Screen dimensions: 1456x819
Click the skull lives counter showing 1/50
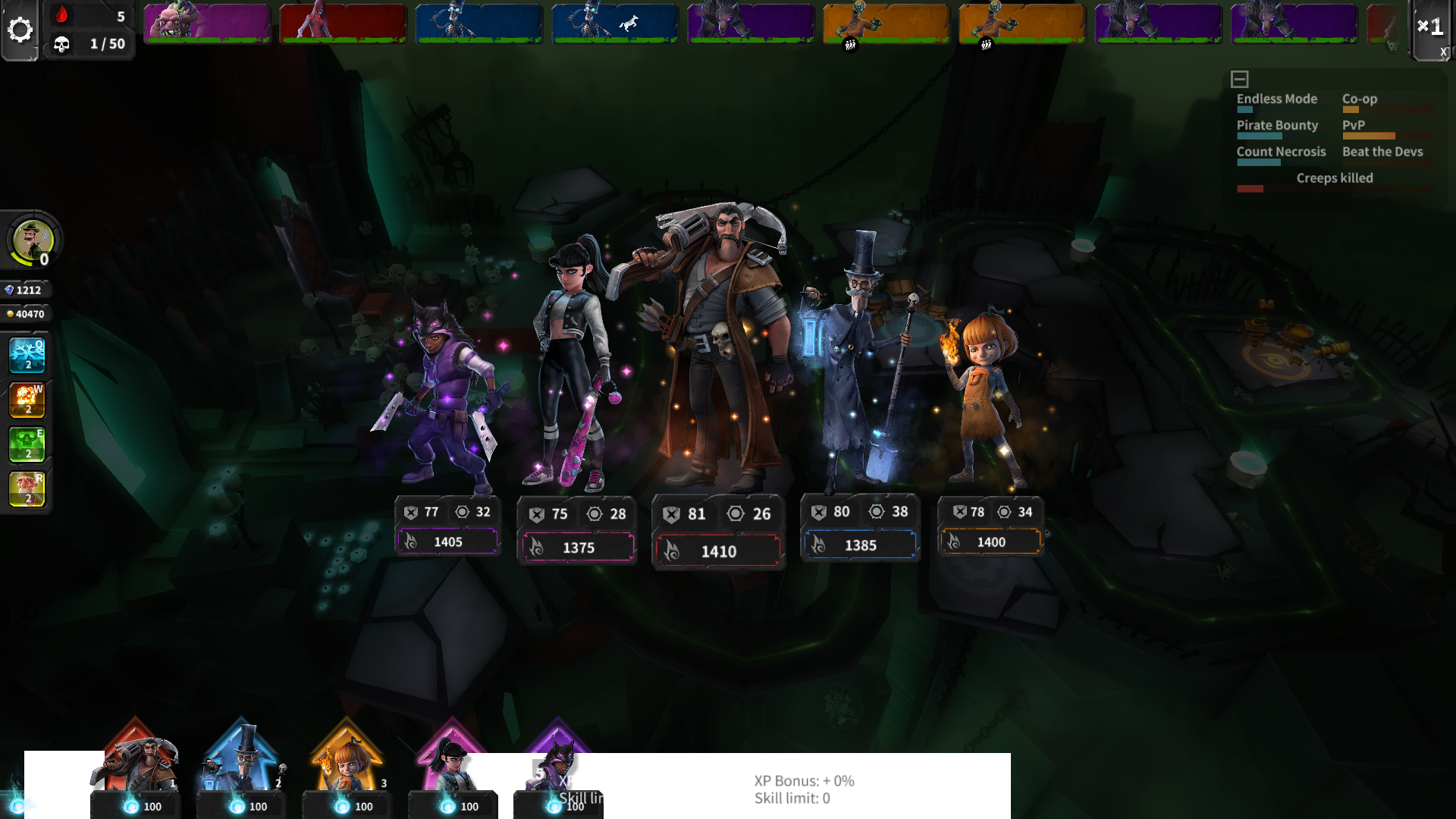click(89, 44)
